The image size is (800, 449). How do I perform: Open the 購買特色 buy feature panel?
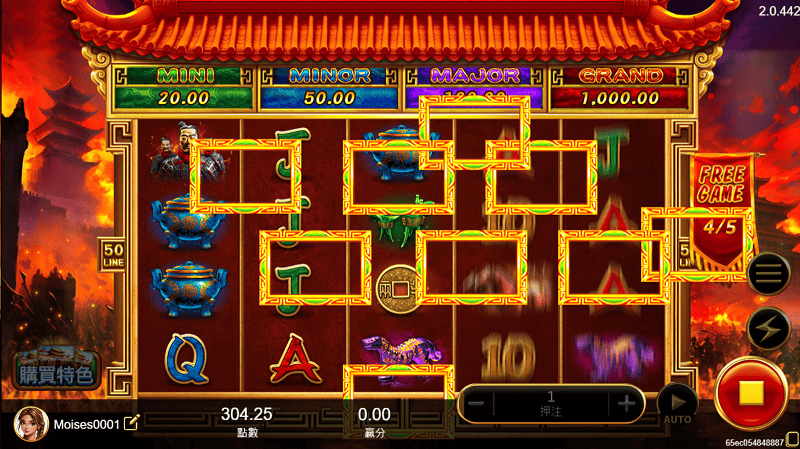click(x=56, y=370)
